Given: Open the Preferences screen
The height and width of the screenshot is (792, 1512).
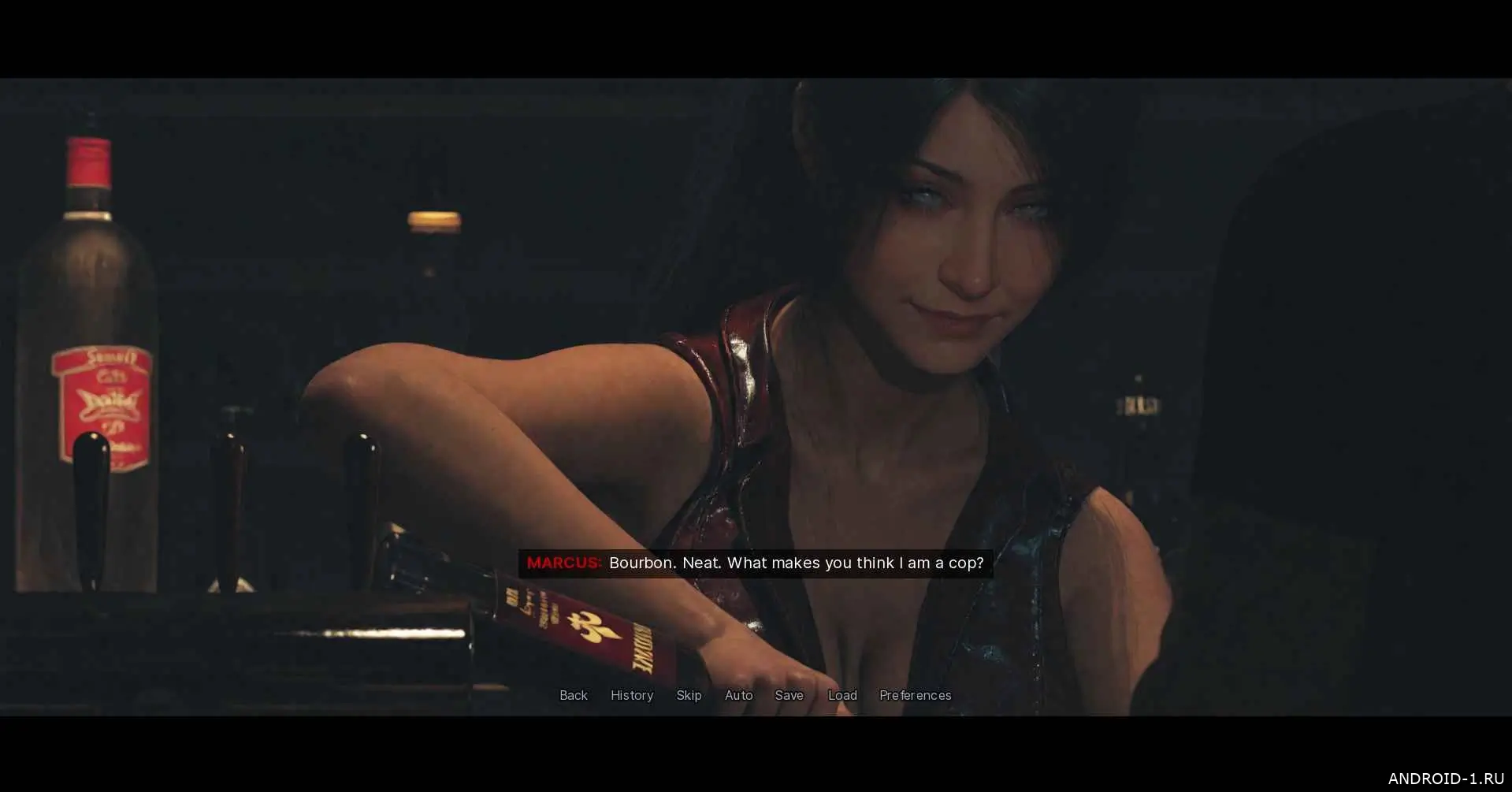Looking at the screenshot, I should [915, 695].
